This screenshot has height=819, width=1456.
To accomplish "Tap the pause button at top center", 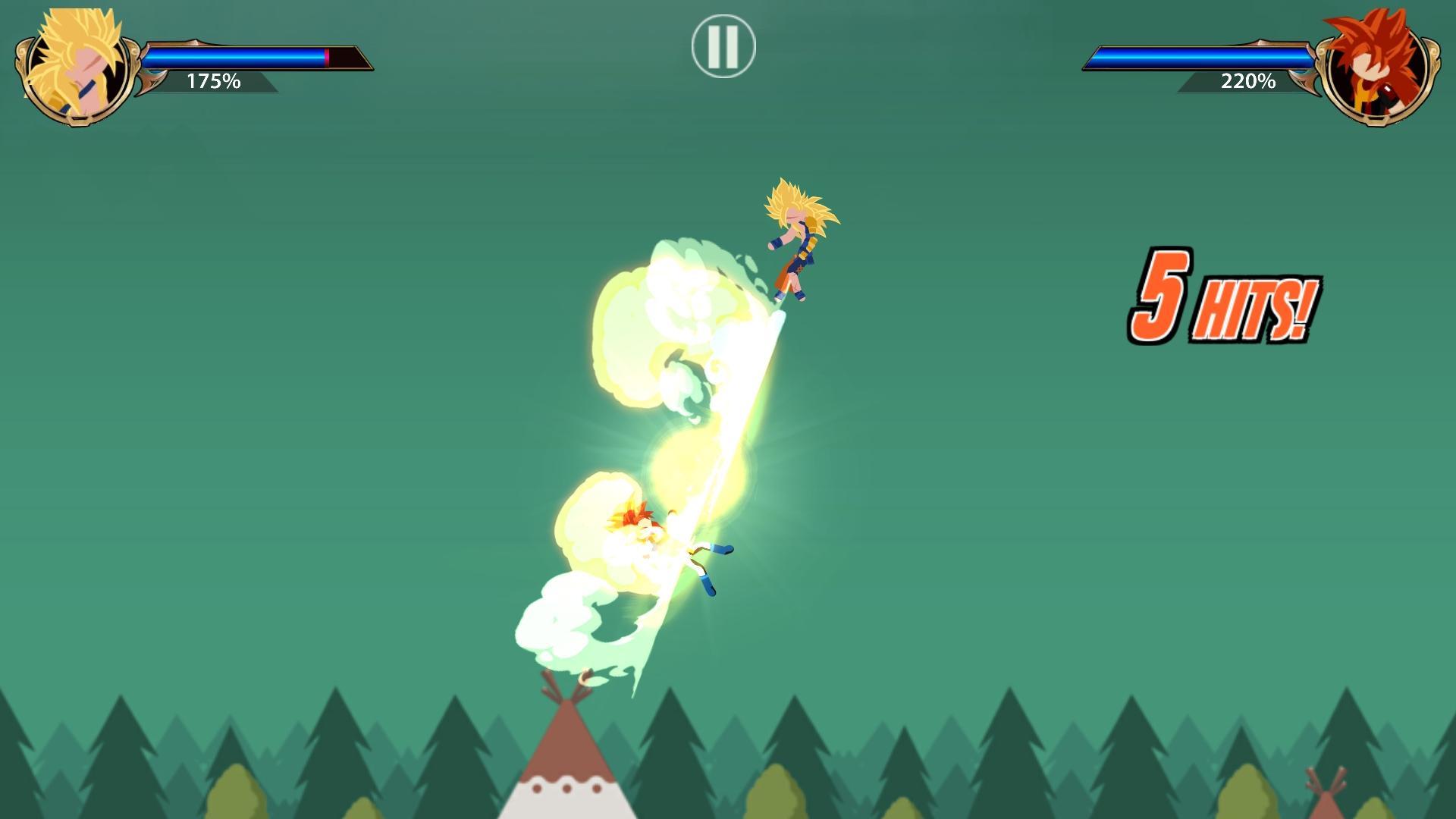I will point(724,45).
